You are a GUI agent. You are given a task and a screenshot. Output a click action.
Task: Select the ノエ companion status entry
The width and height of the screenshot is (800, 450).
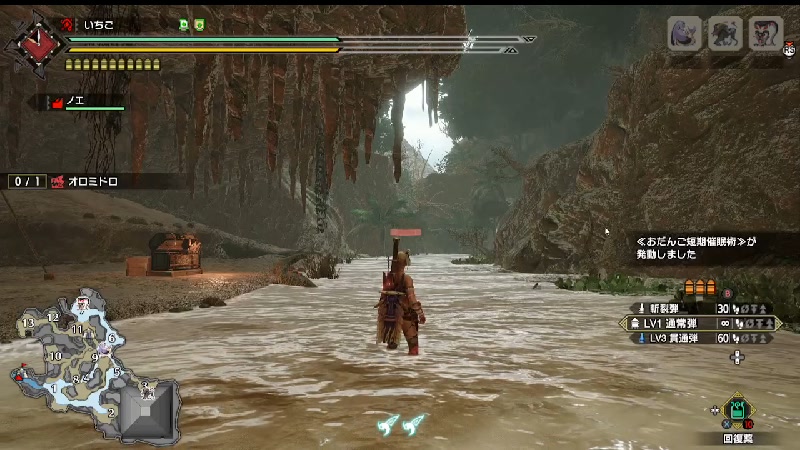[x=84, y=102]
